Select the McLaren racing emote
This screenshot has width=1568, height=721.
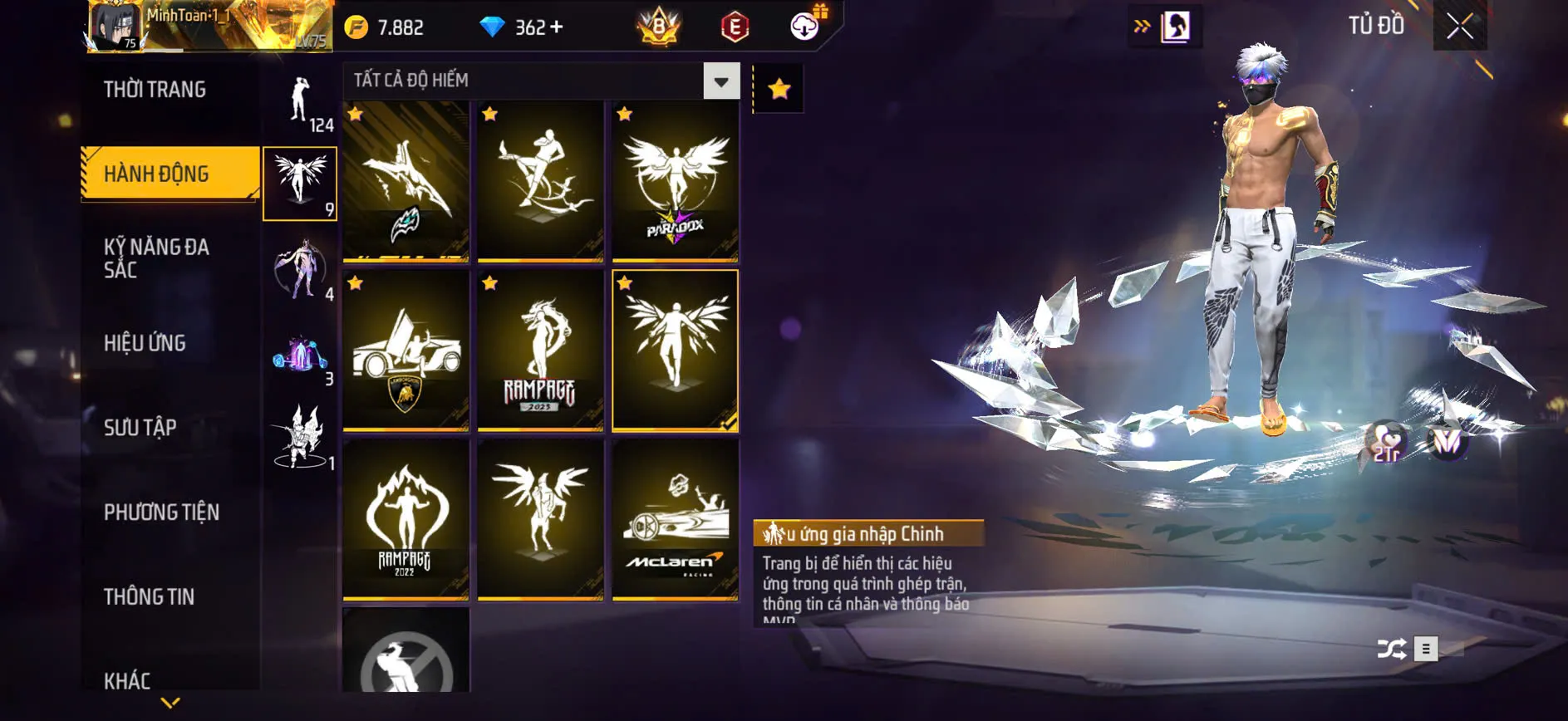tap(675, 519)
